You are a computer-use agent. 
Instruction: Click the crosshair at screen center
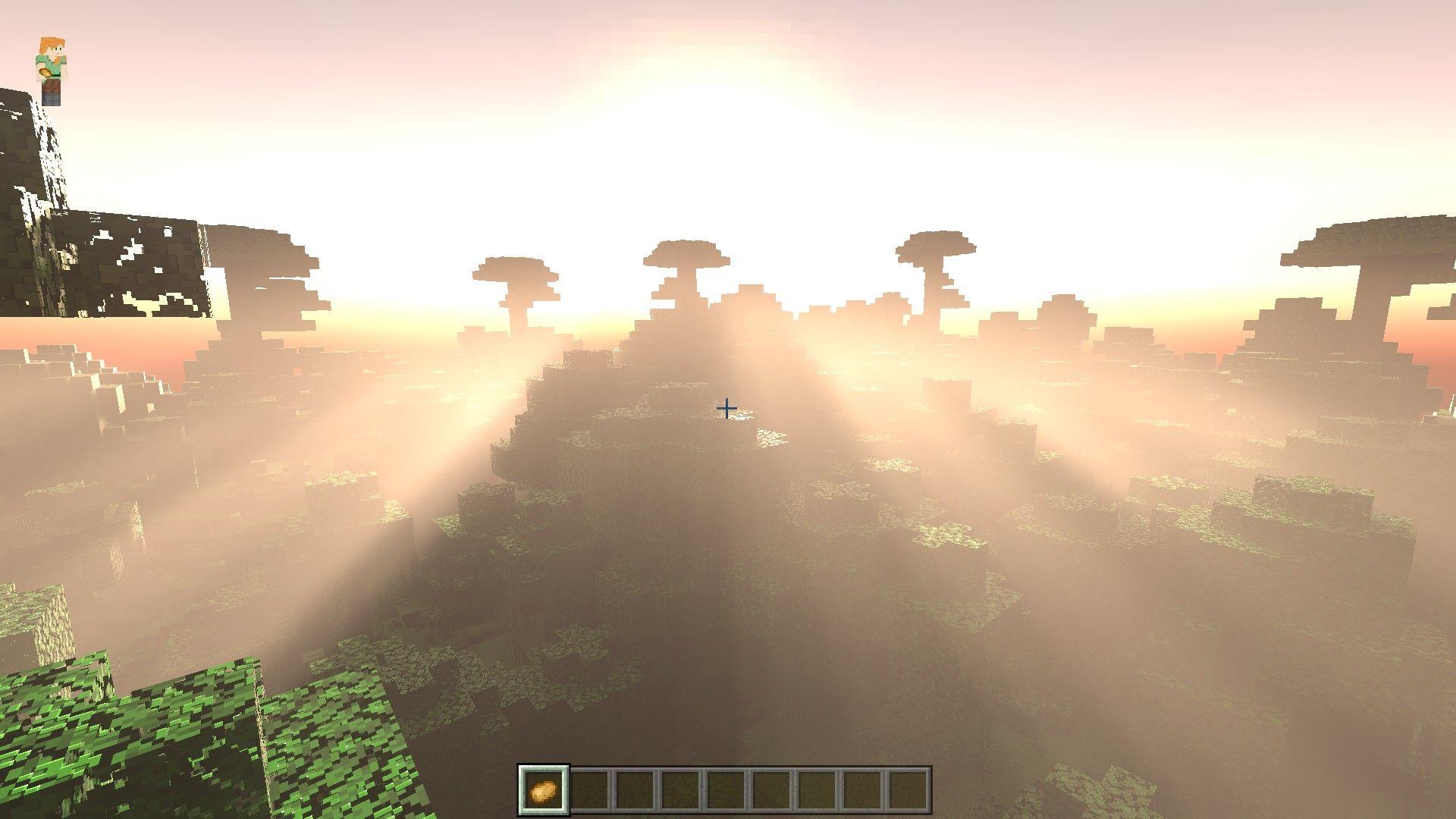coord(726,408)
